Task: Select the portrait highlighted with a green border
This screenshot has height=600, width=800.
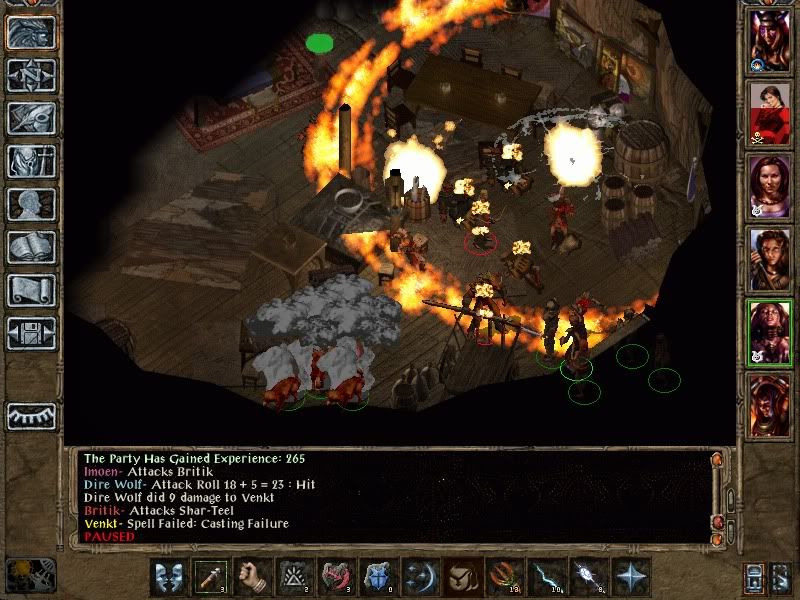Action: point(770,333)
